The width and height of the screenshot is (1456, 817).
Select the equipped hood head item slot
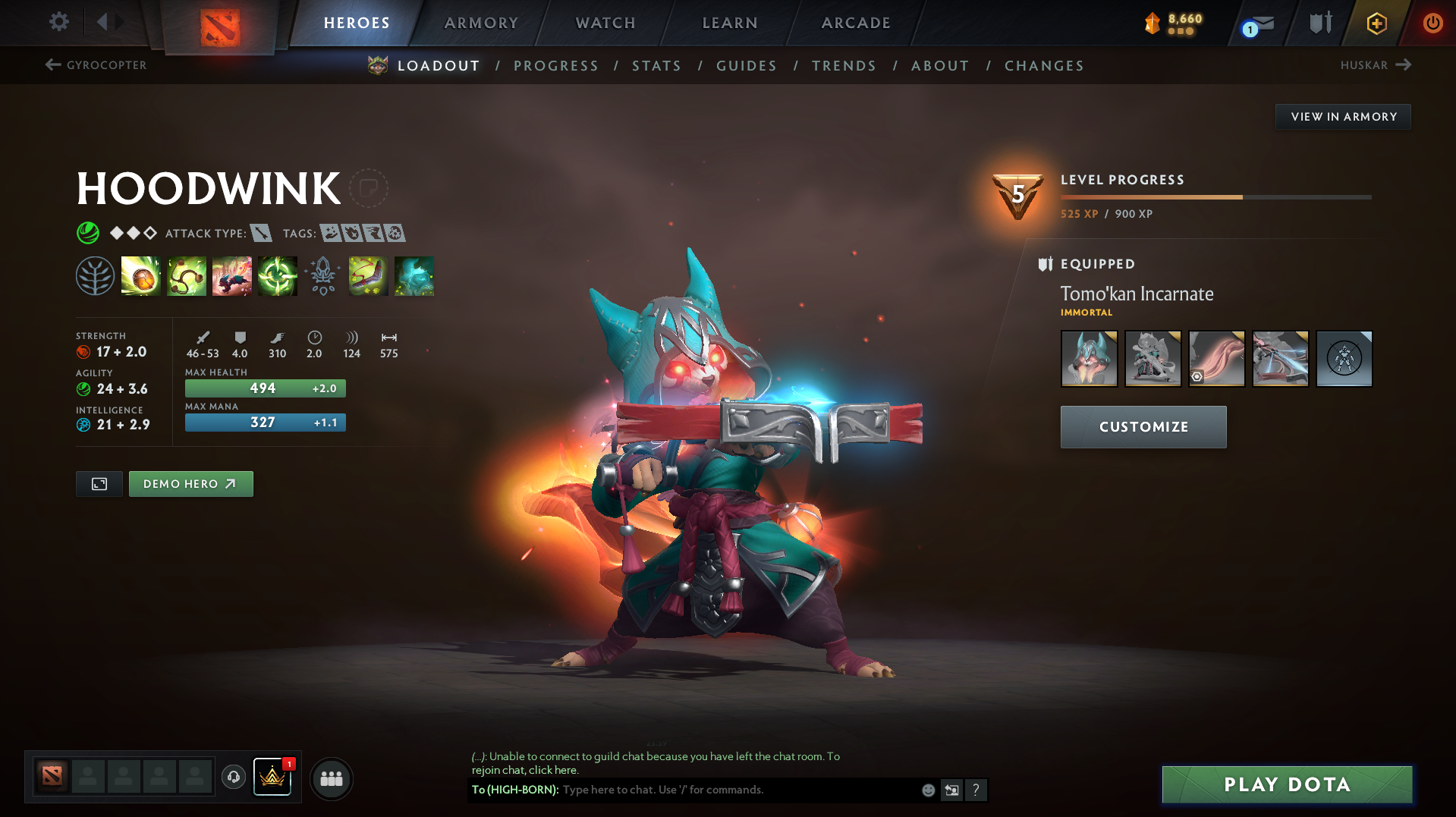(x=1089, y=359)
